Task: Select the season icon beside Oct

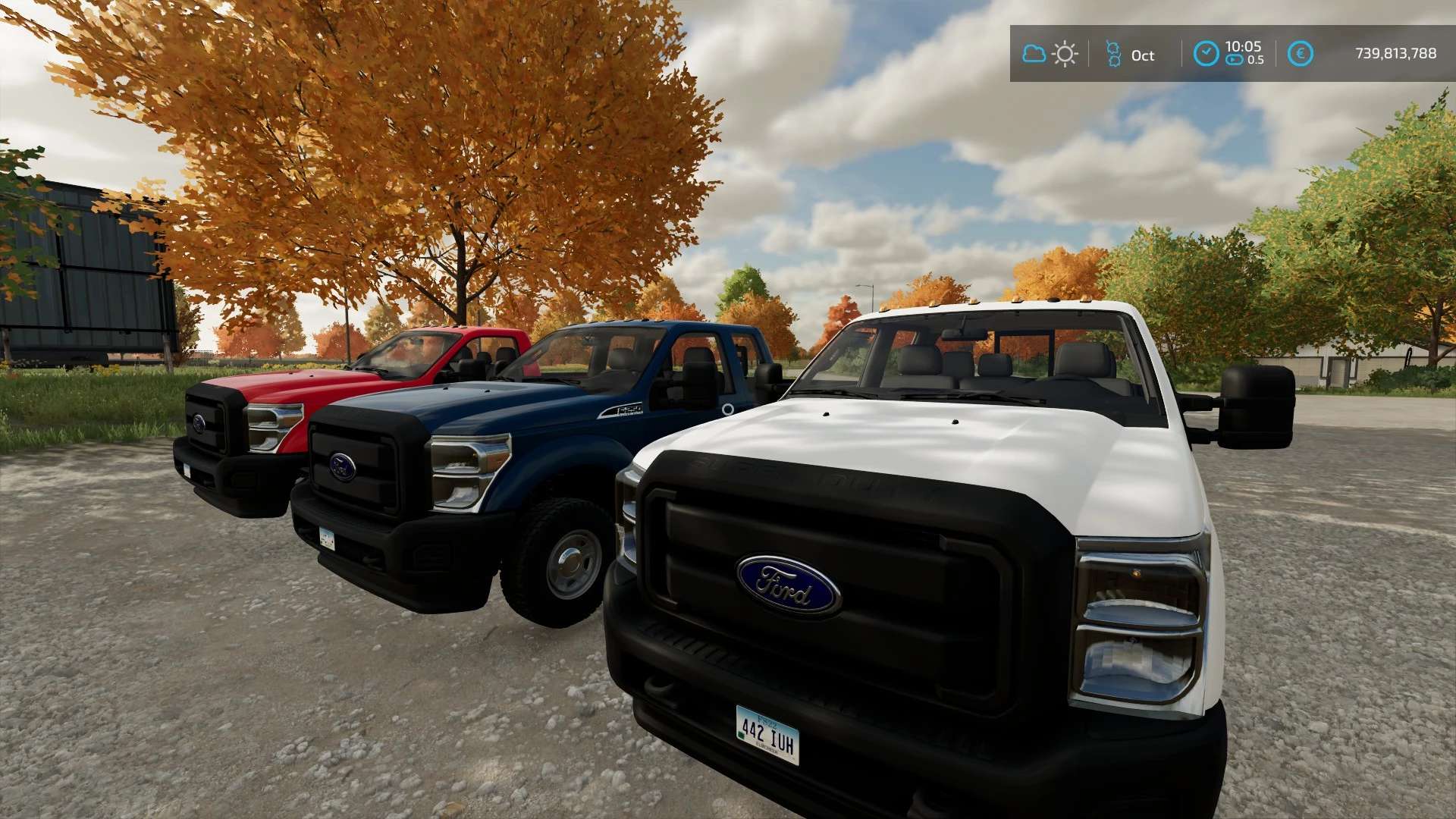Action: (1113, 55)
